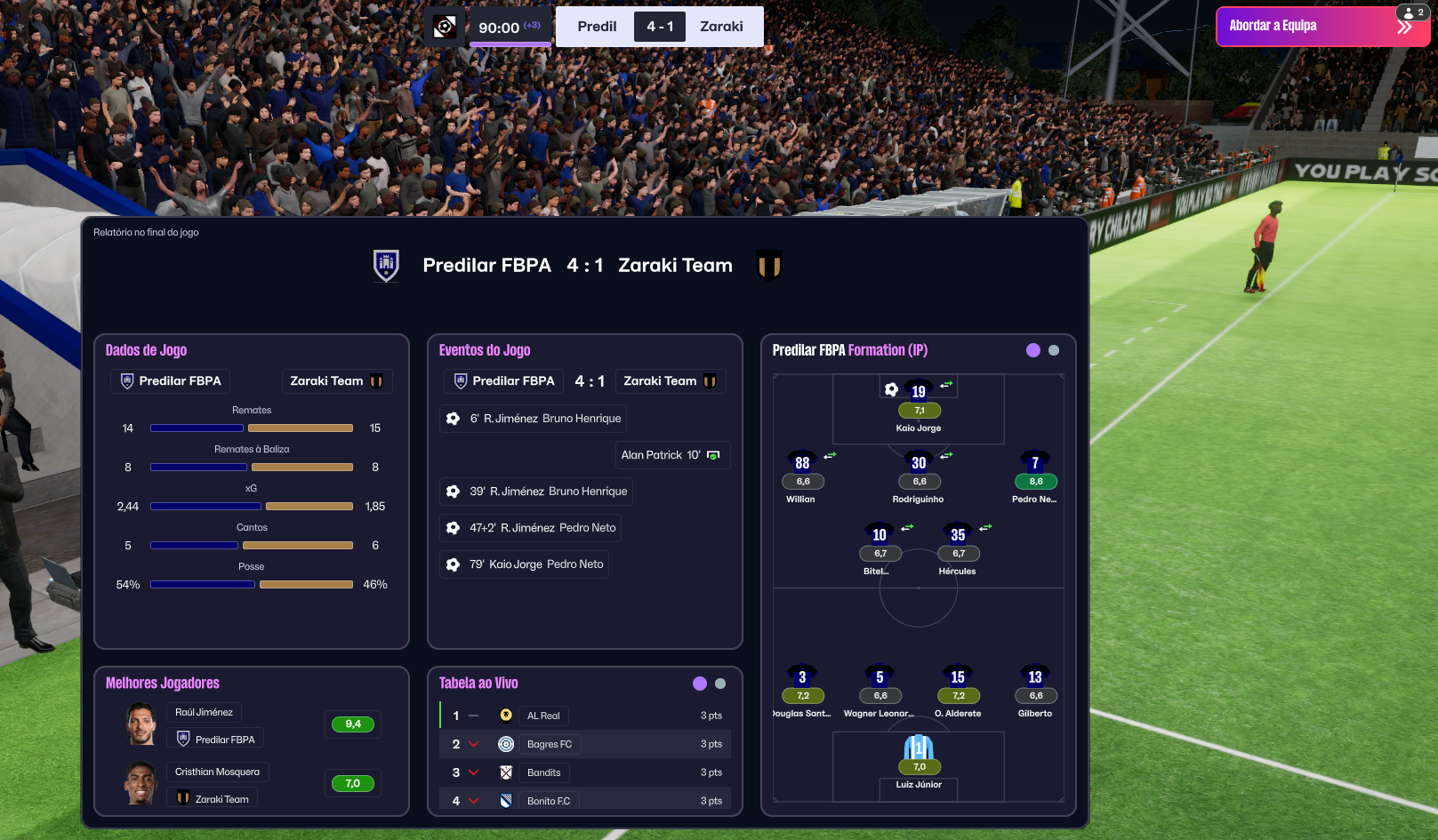
Task: Open the 79' Kaio Jorge goal event
Action: point(525,564)
